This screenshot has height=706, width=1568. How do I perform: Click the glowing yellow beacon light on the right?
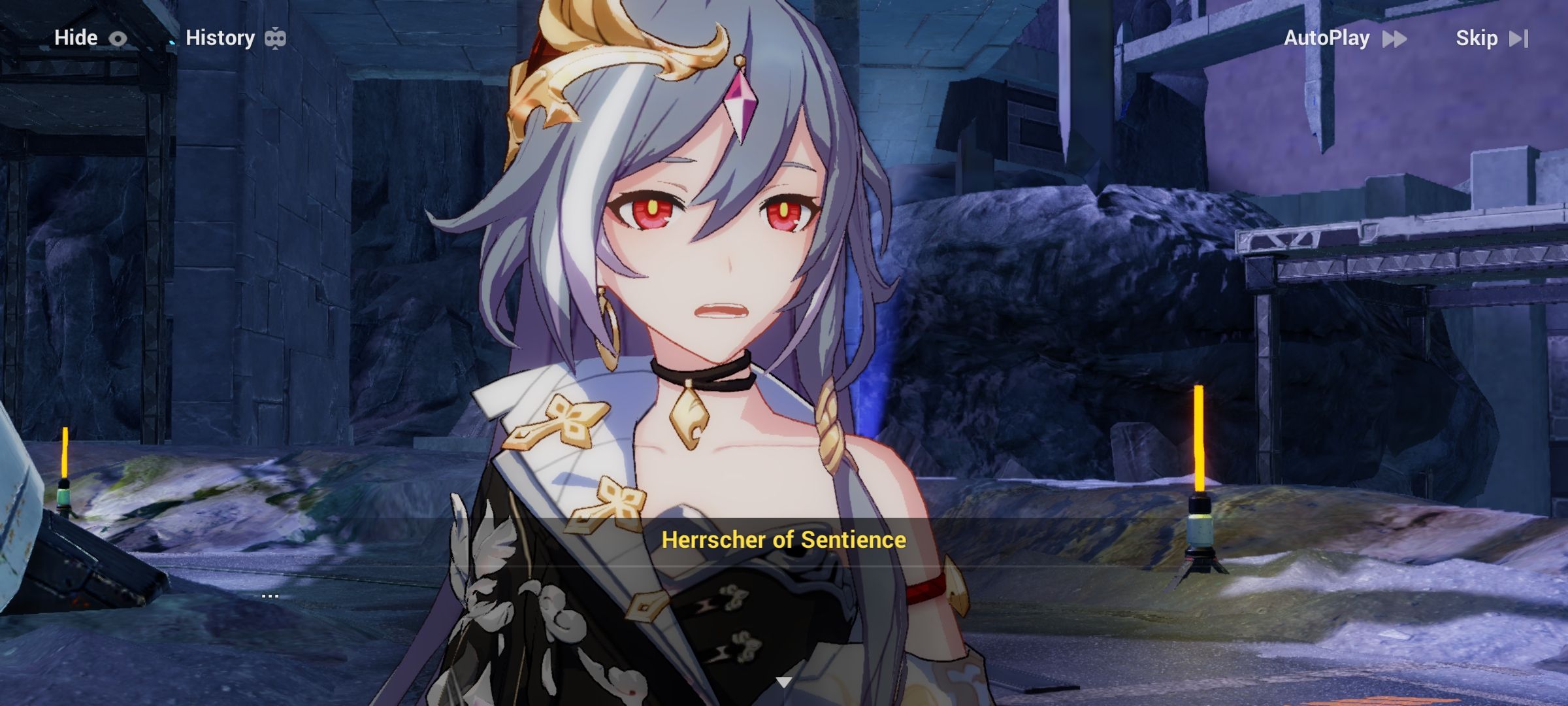tap(1200, 445)
